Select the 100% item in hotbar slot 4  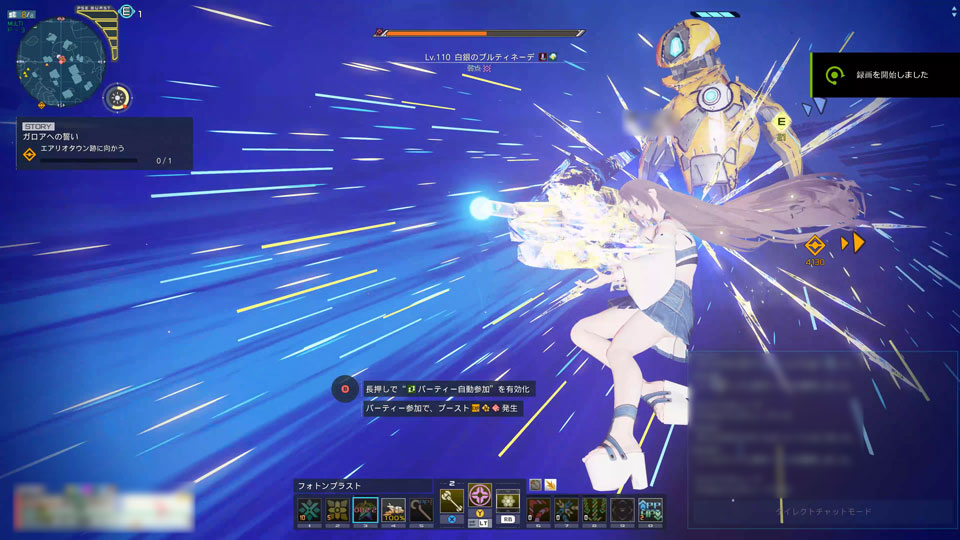tap(394, 511)
